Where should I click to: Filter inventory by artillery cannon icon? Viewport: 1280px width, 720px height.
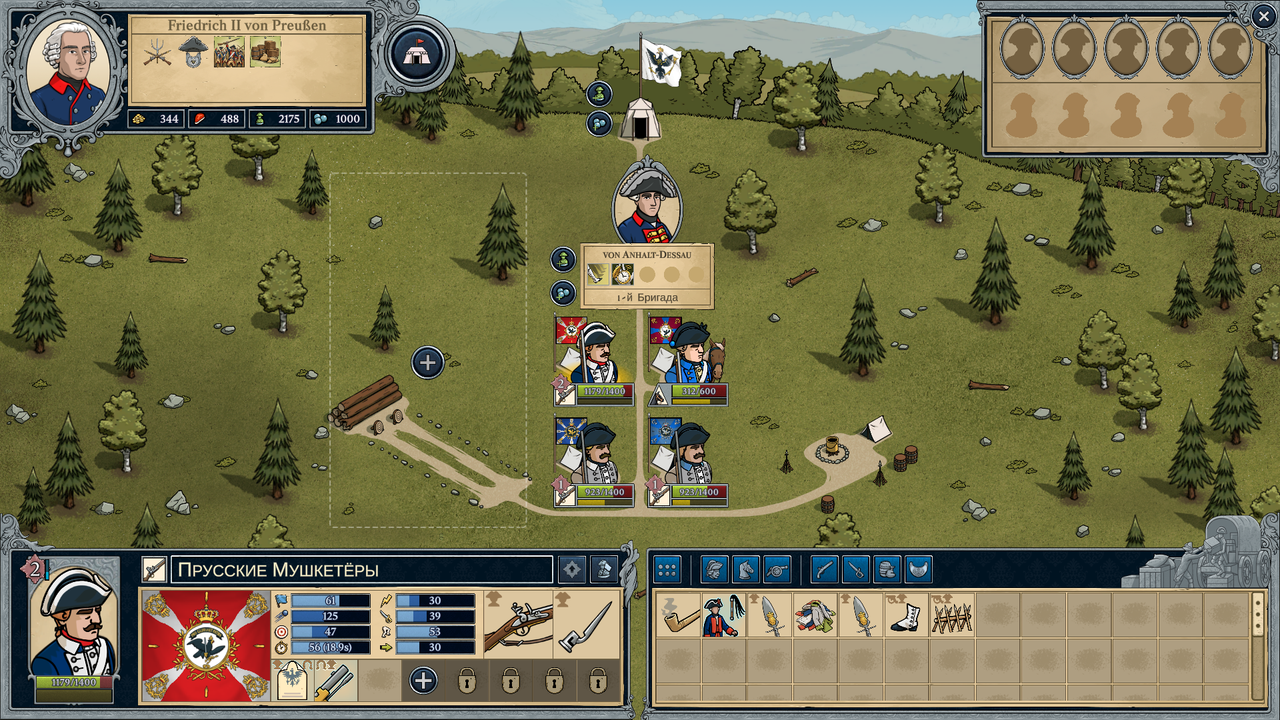(x=777, y=570)
